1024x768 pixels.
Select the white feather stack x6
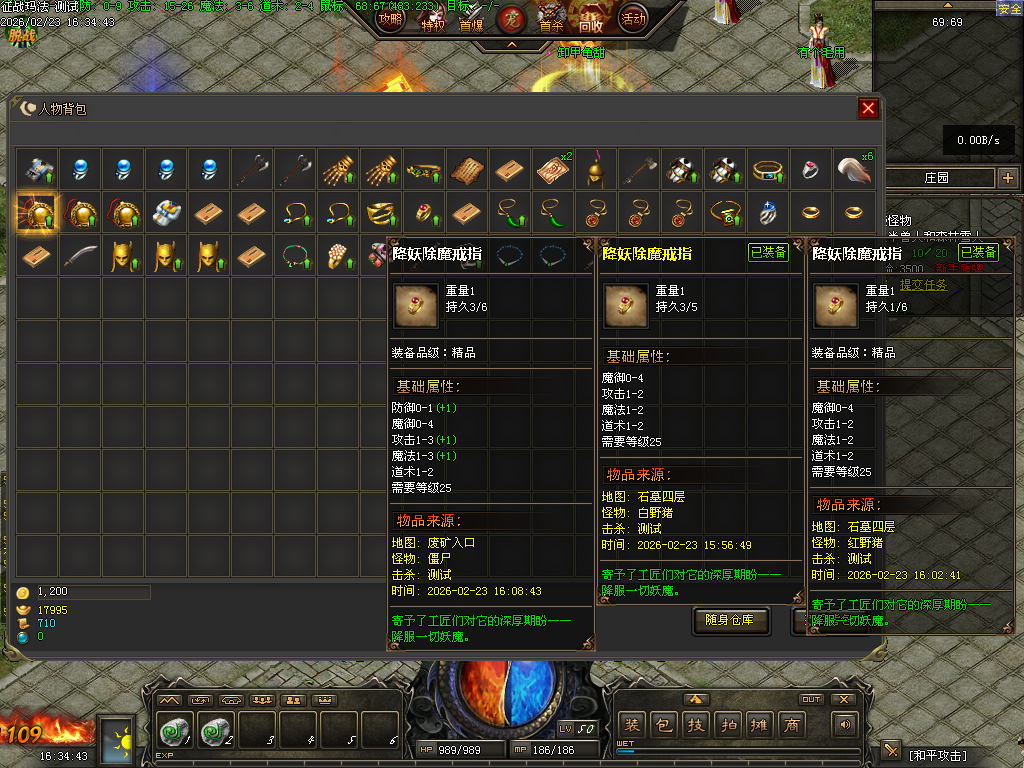pos(854,169)
